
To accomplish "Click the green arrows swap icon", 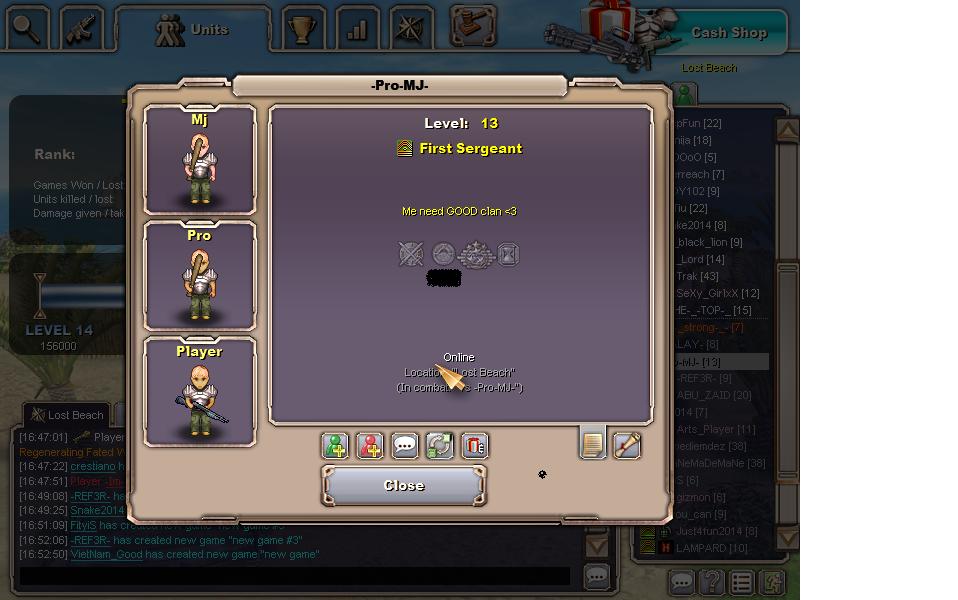I will coord(439,445).
